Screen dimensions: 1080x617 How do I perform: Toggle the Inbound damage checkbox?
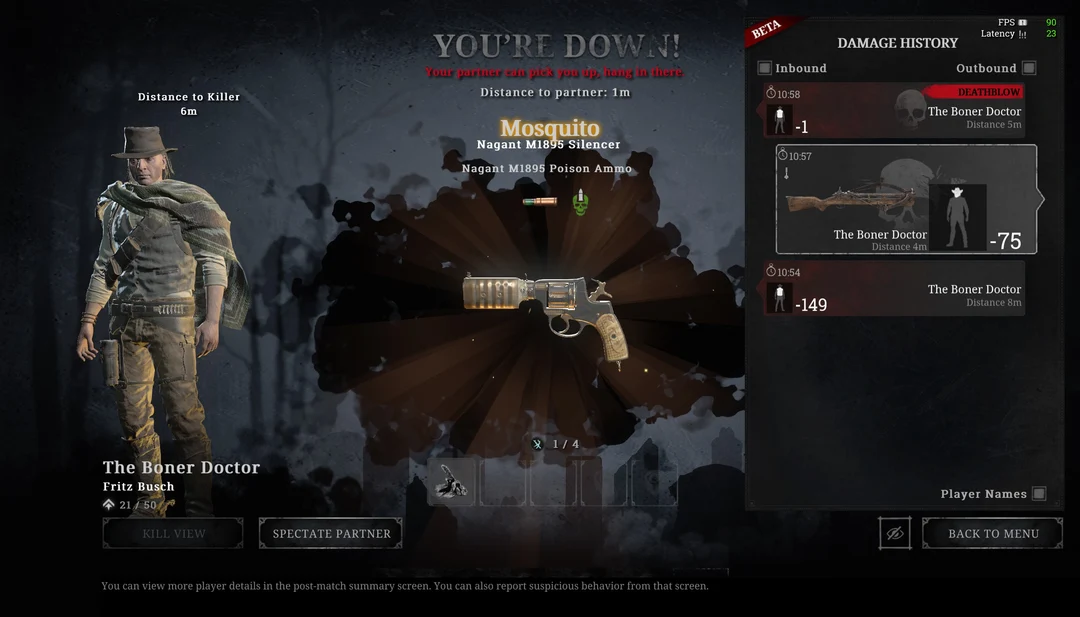(765, 68)
